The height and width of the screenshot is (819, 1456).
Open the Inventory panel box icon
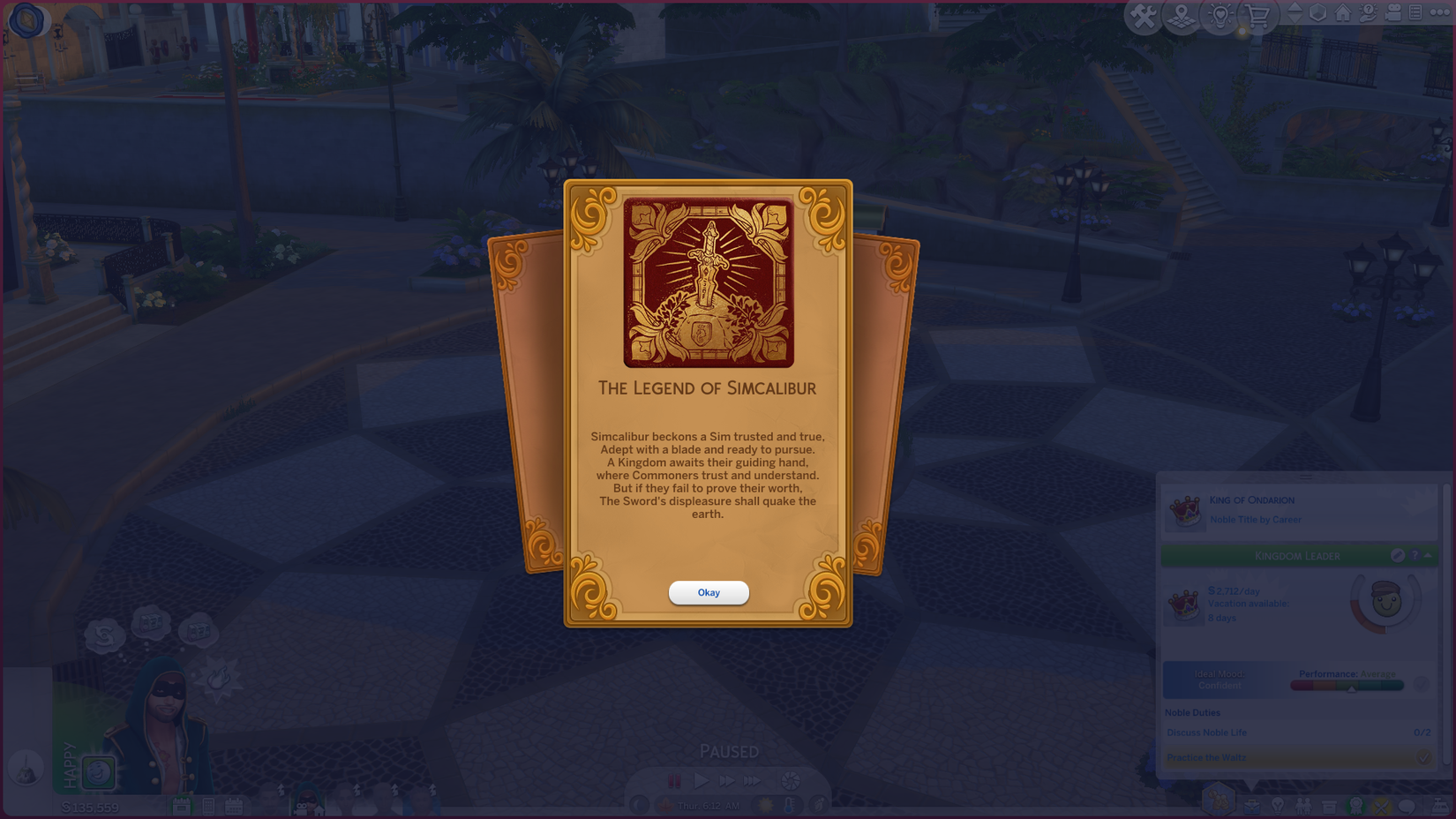pyautogui.click(x=1330, y=806)
